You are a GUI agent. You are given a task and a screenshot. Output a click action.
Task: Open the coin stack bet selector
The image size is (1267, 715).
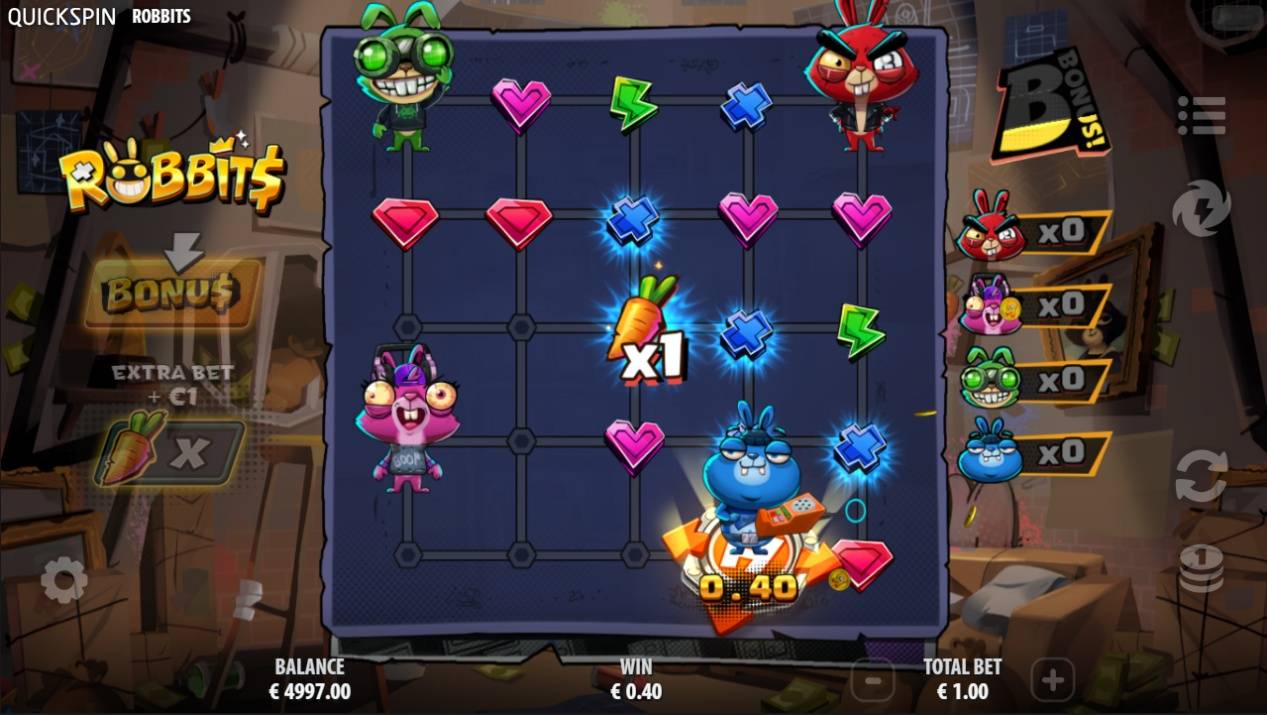[1200, 569]
